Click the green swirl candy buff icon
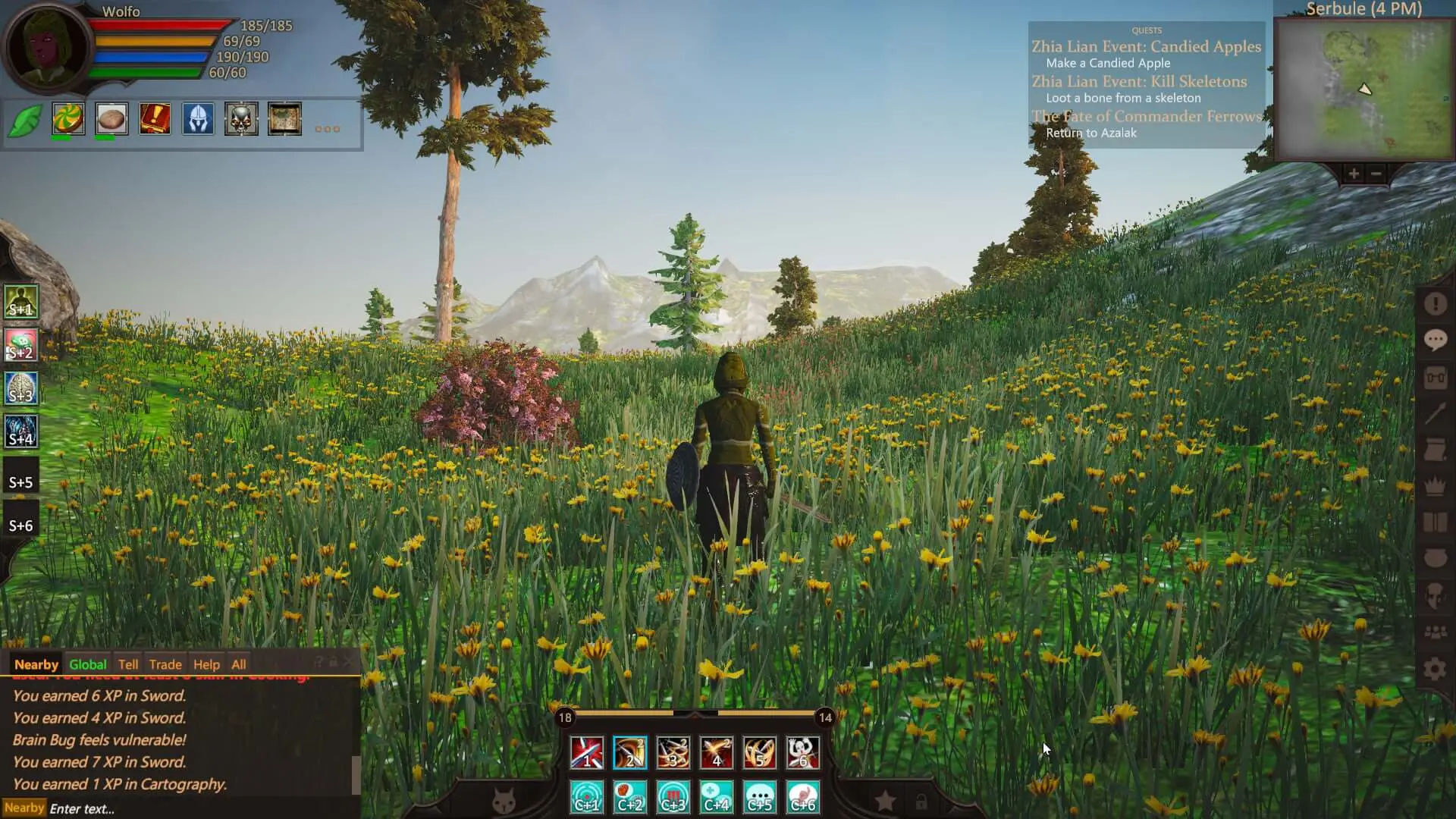The height and width of the screenshot is (819, 1456). pyautogui.click(x=68, y=119)
